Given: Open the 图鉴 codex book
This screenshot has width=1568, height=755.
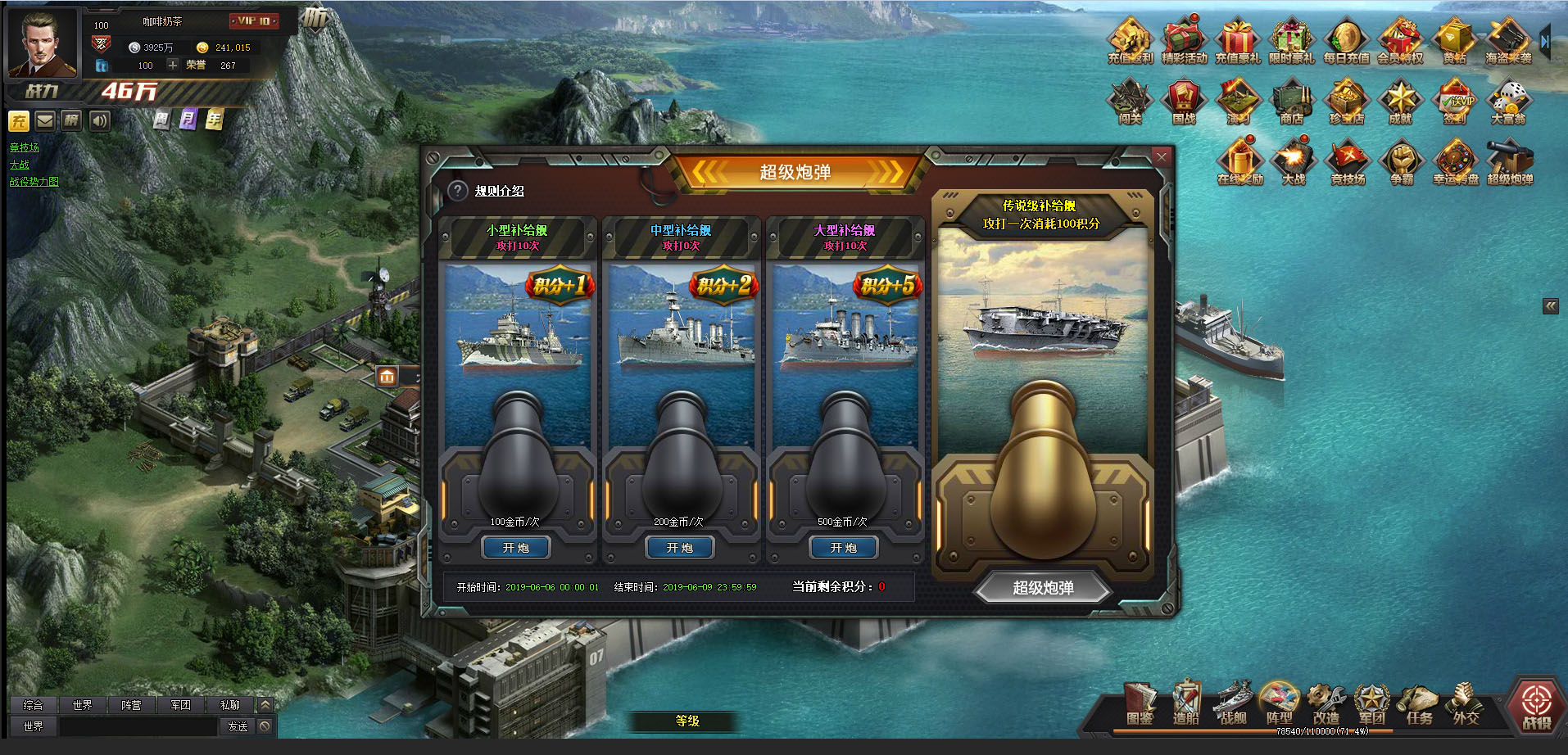Looking at the screenshot, I should (x=1140, y=704).
